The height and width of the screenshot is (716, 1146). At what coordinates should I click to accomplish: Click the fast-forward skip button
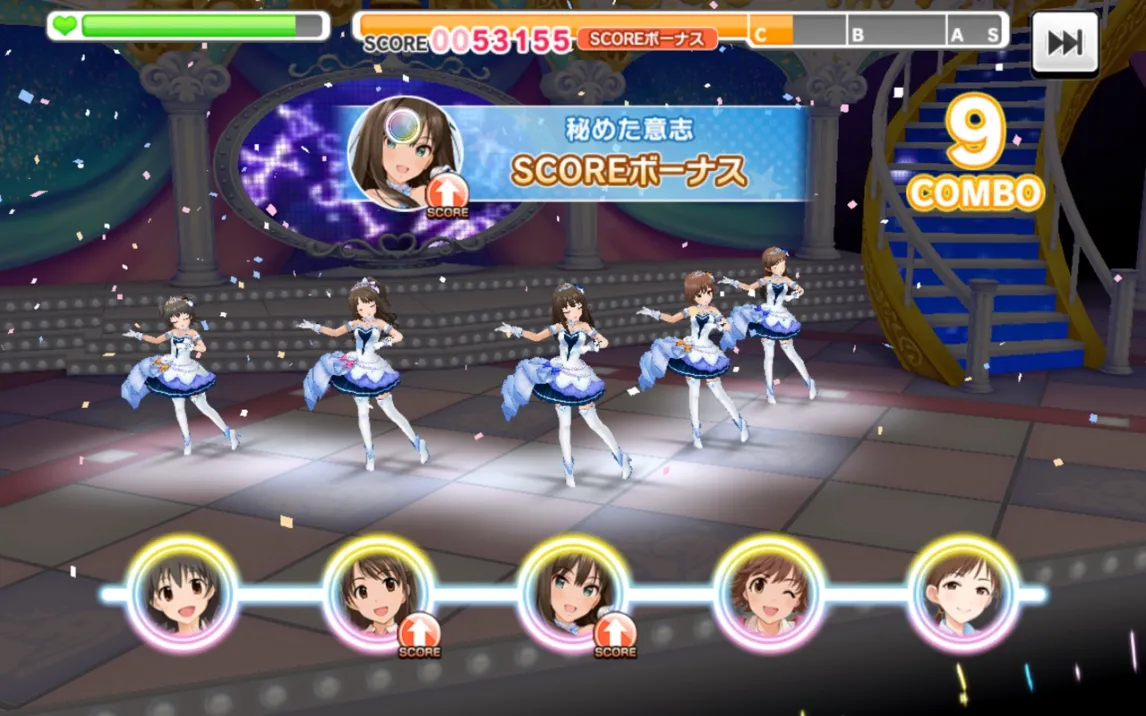1065,43
